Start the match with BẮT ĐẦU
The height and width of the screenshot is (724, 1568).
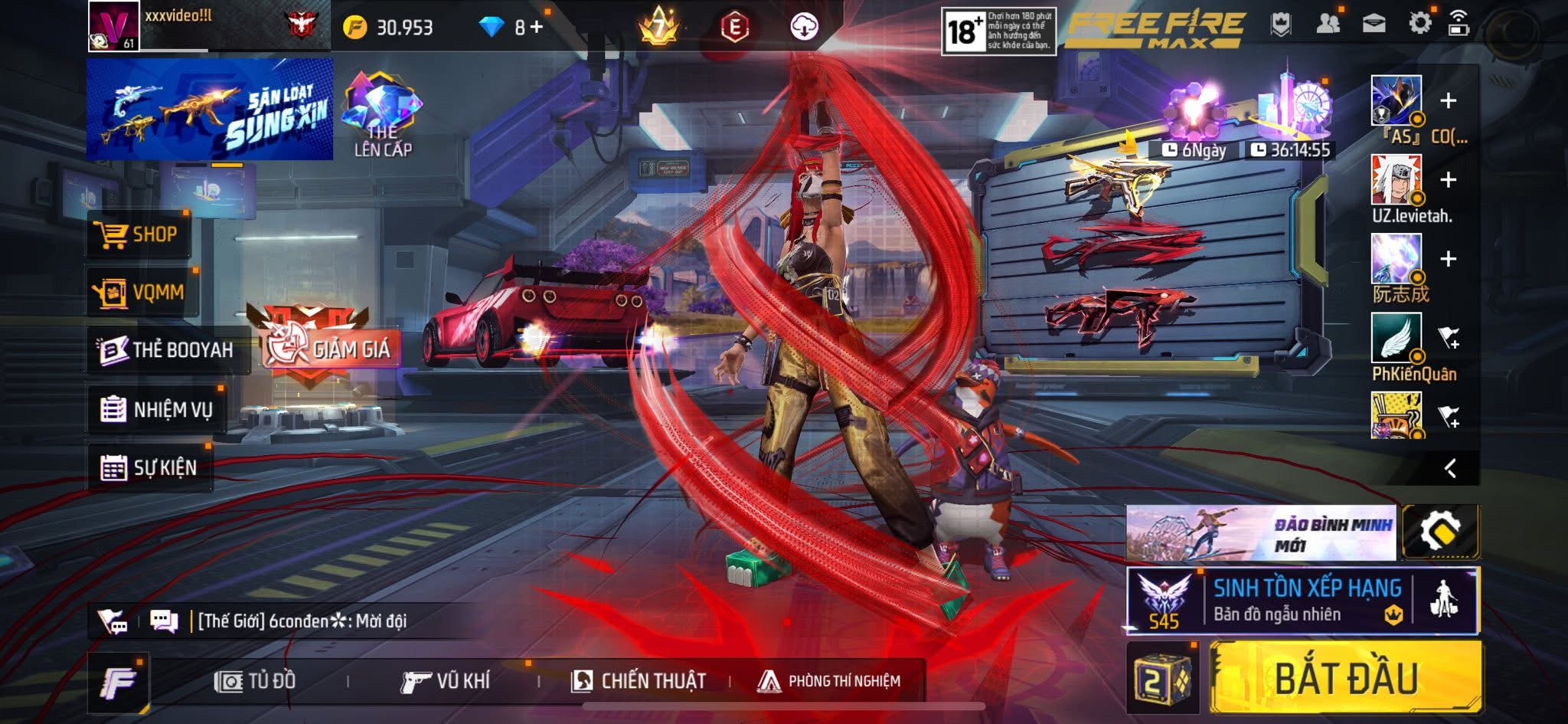(1345, 678)
